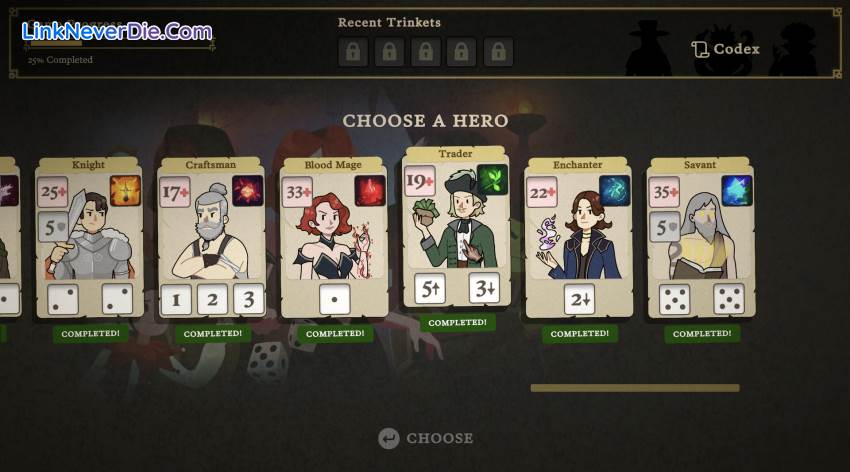Choose the Craftsman hero card
The width and height of the screenshot is (850, 472).
[x=211, y=238]
